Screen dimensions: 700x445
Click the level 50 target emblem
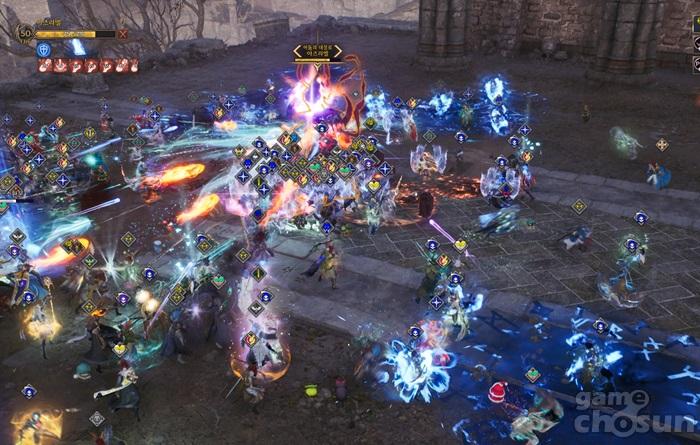pyautogui.click(x=25, y=31)
